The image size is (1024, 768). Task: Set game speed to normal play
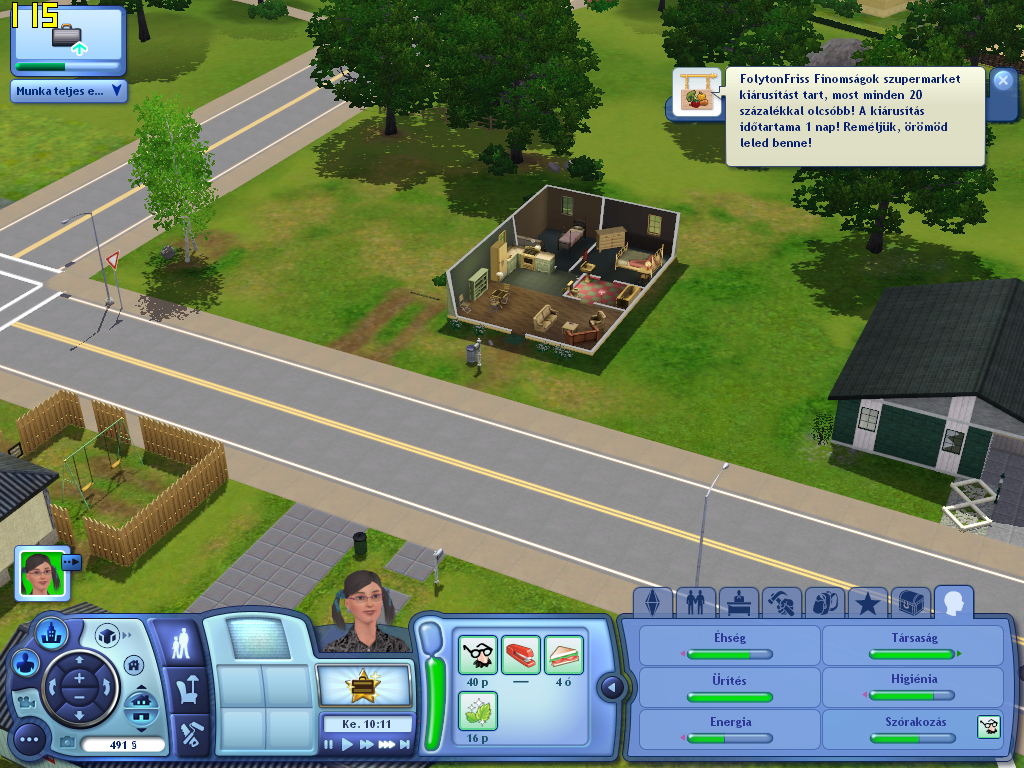[348, 744]
